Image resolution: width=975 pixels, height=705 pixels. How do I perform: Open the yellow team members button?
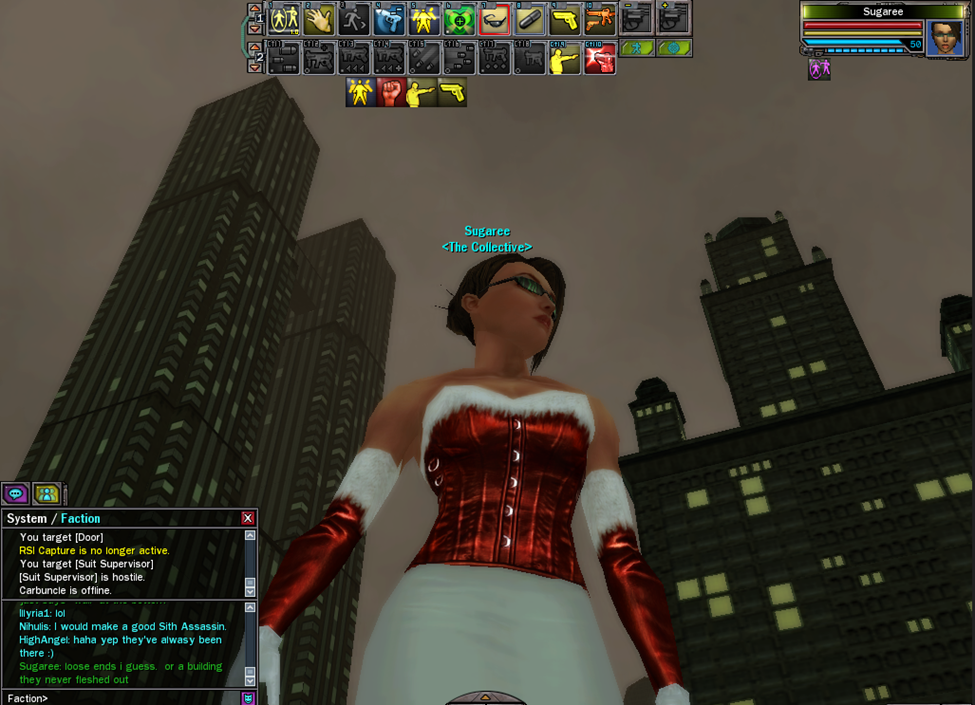(x=46, y=493)
